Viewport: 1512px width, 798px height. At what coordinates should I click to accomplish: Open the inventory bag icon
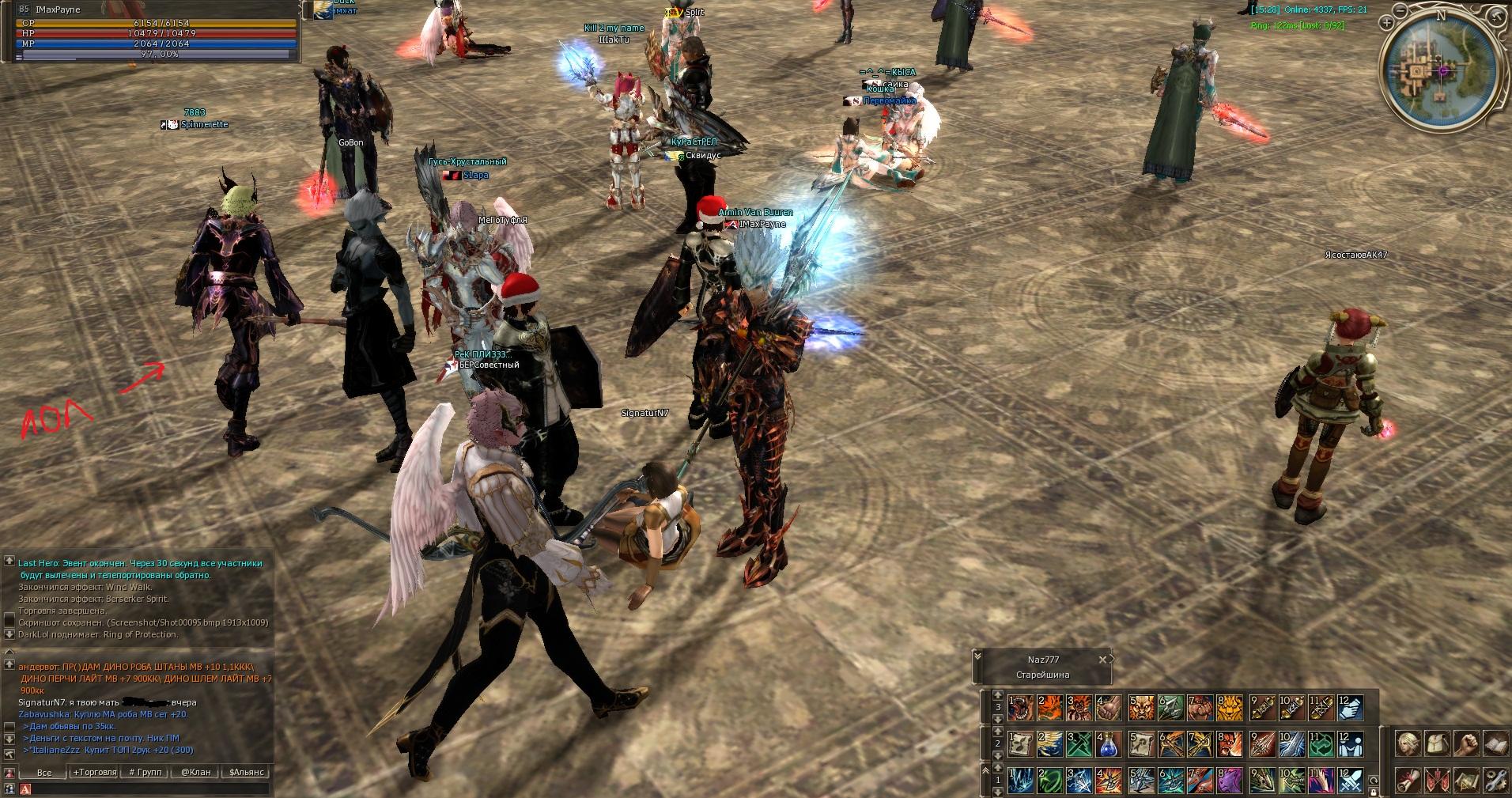(1436, 744)
